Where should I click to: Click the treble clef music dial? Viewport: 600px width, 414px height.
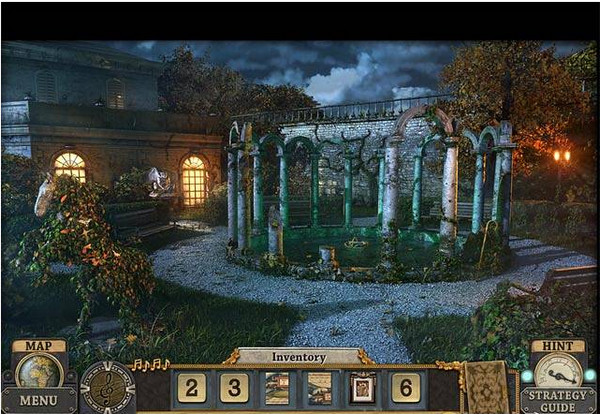pyautogui.click(x=107, y=387)
